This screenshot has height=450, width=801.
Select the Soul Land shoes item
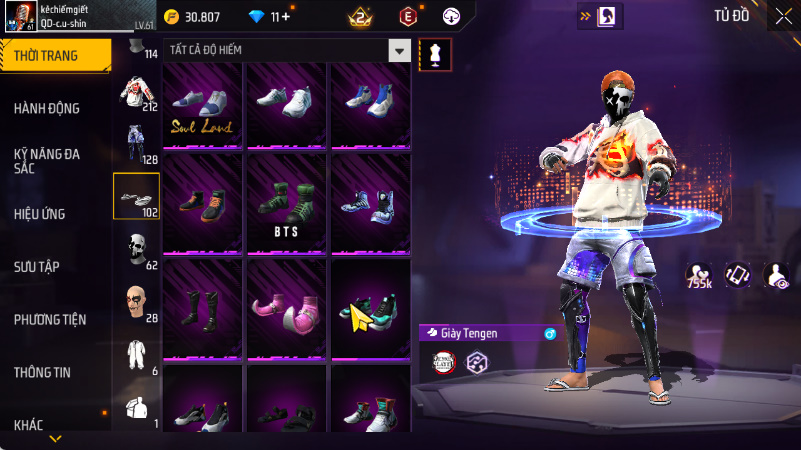(x=203, y=105)
